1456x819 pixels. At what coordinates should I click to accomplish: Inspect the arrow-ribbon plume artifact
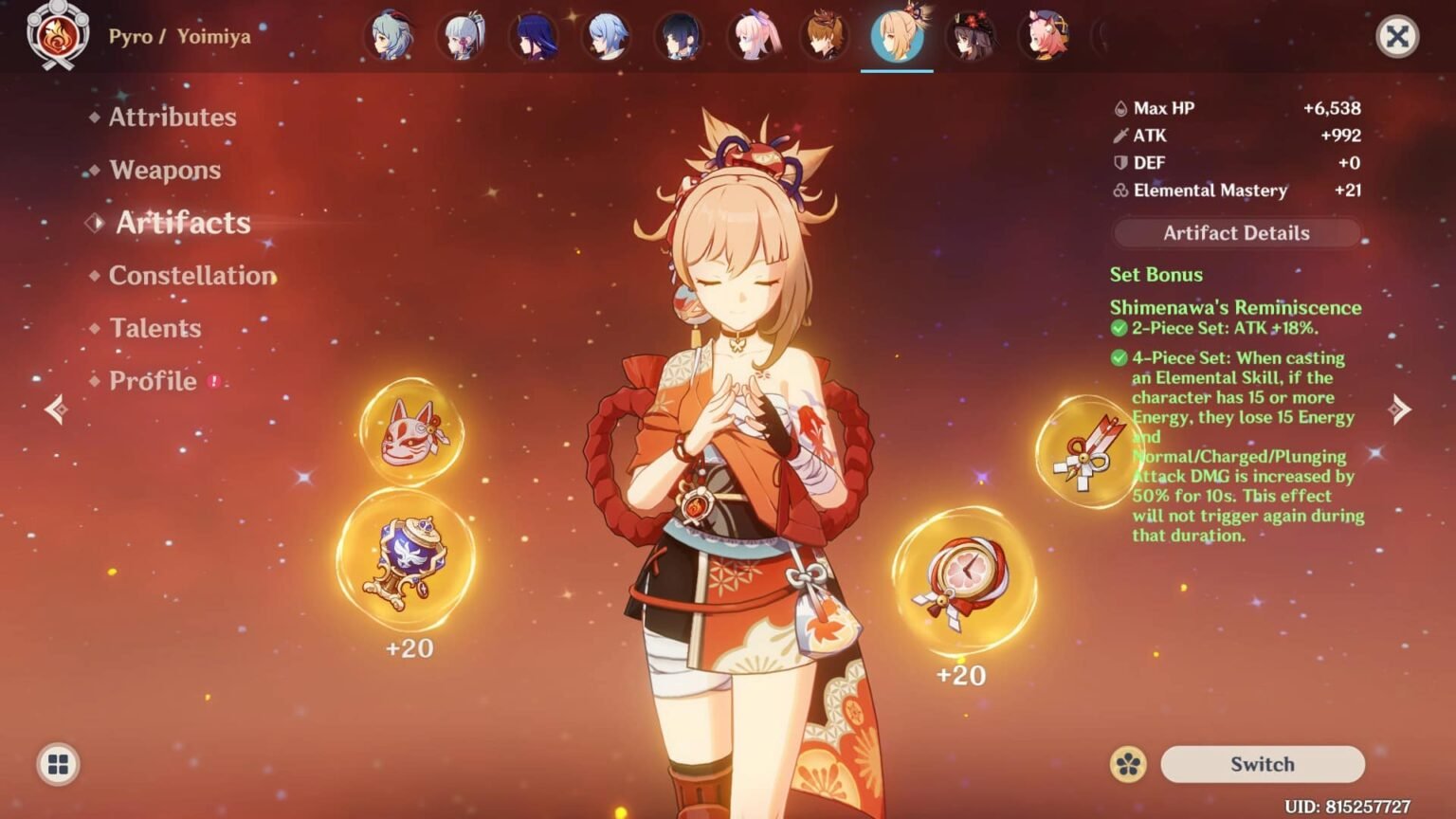point(1086,453)
